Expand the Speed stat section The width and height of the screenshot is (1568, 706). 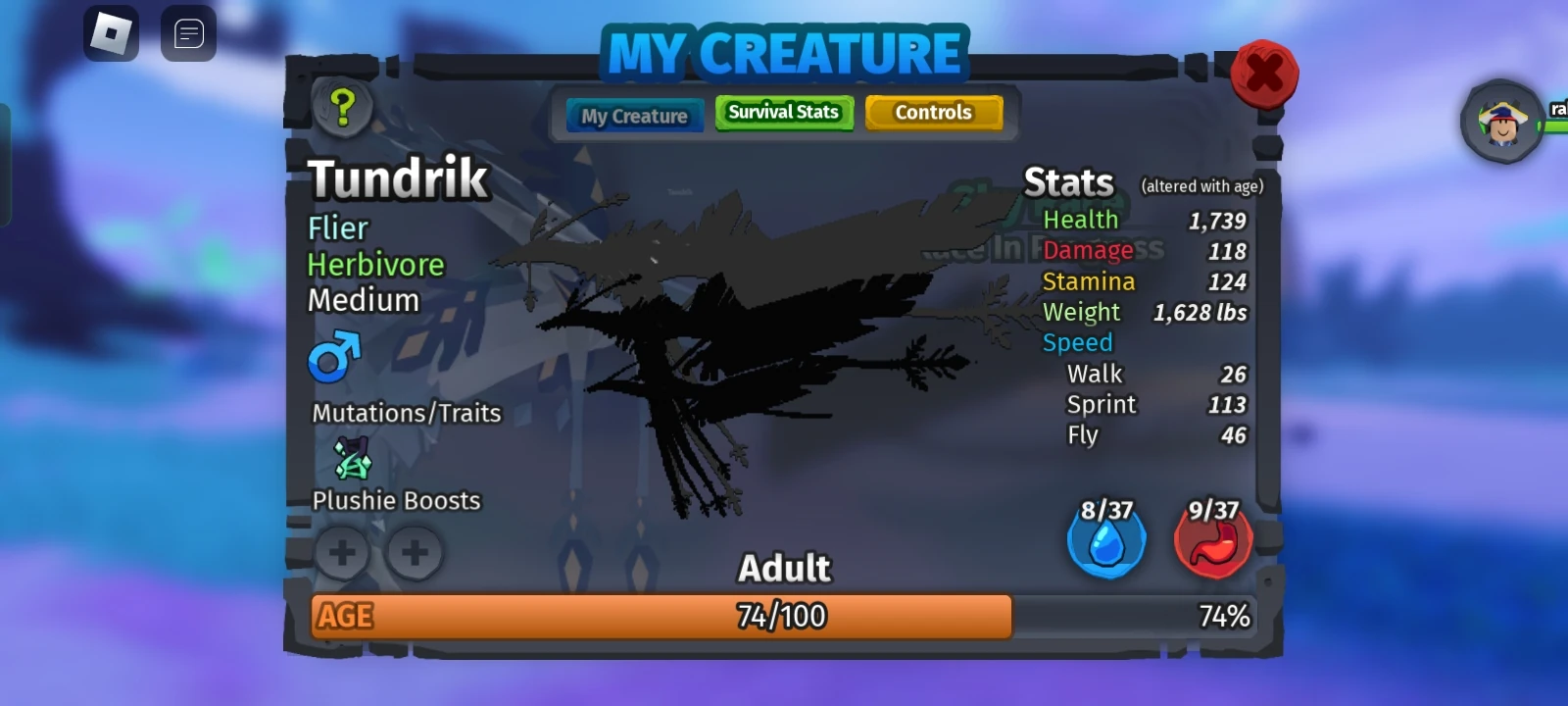click(x=1078, y=342)
